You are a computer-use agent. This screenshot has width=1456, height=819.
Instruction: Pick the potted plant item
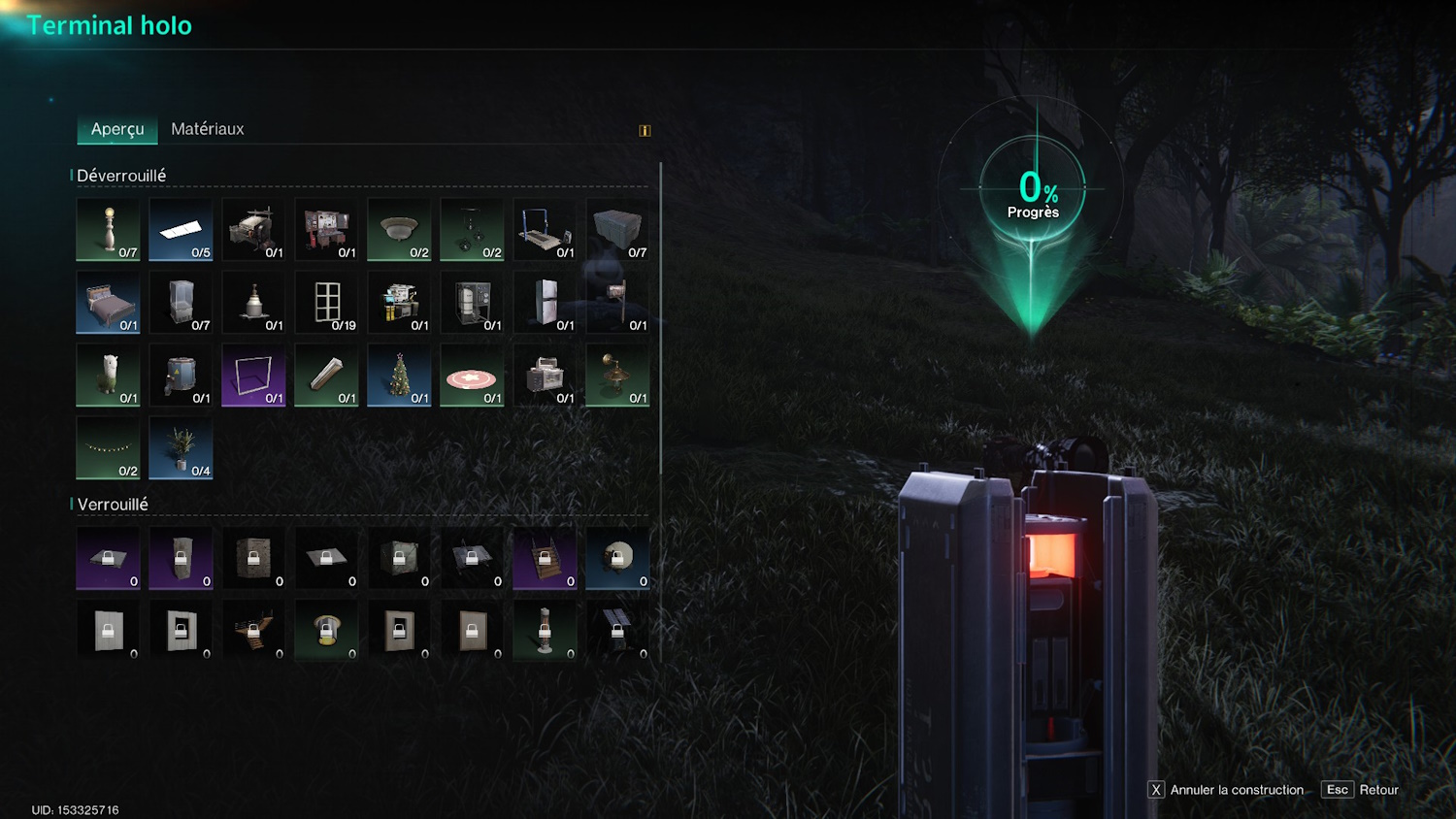click(181, 448)
